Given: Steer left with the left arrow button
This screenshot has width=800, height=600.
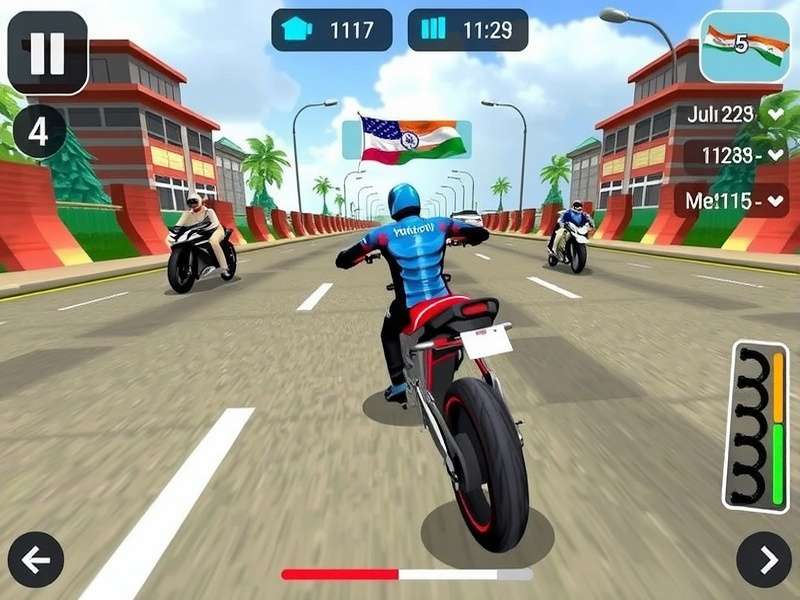Looking at the screenshot, I should point(36,560).
